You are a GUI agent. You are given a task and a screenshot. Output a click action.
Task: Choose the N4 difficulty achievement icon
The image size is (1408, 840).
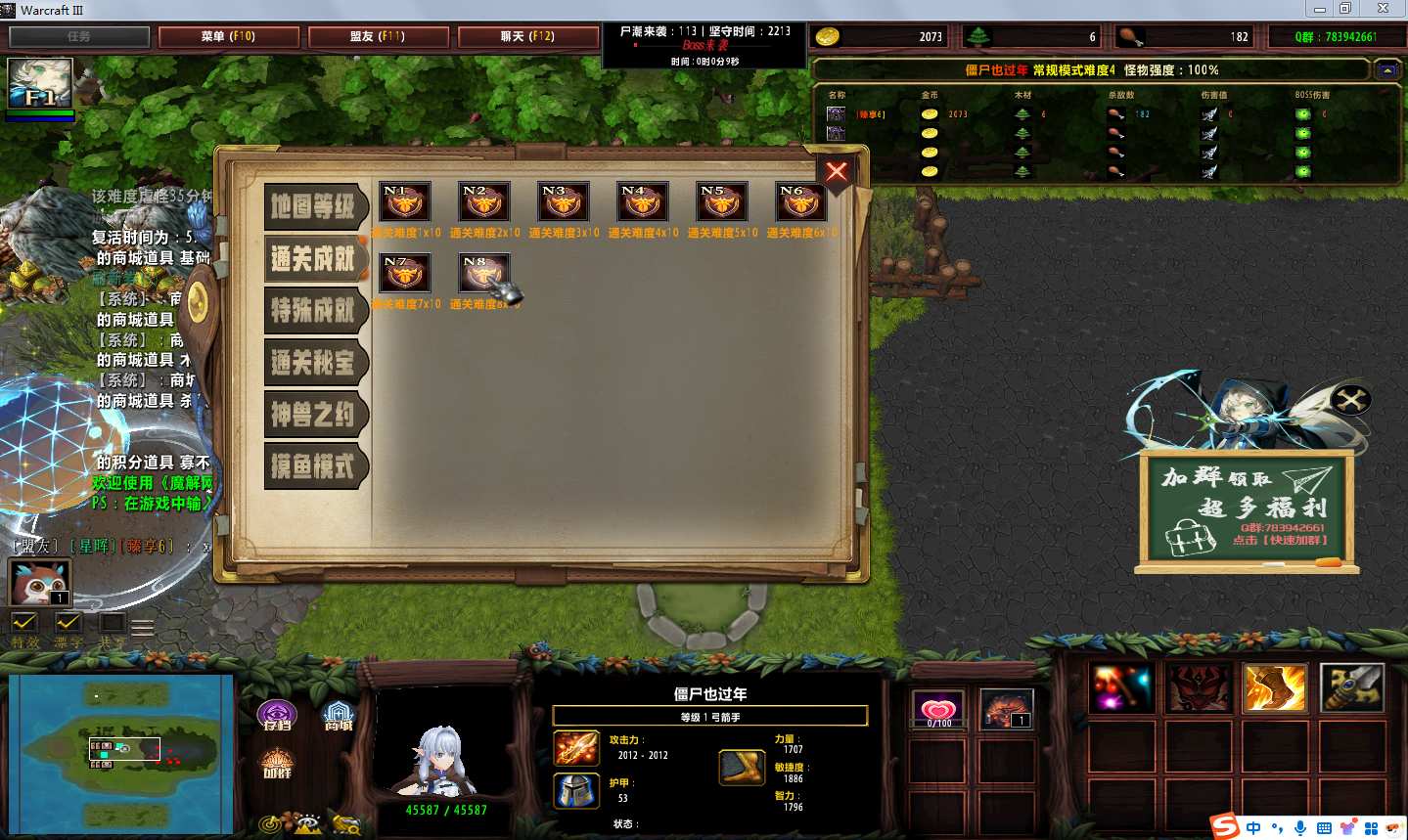coord(643,203)
